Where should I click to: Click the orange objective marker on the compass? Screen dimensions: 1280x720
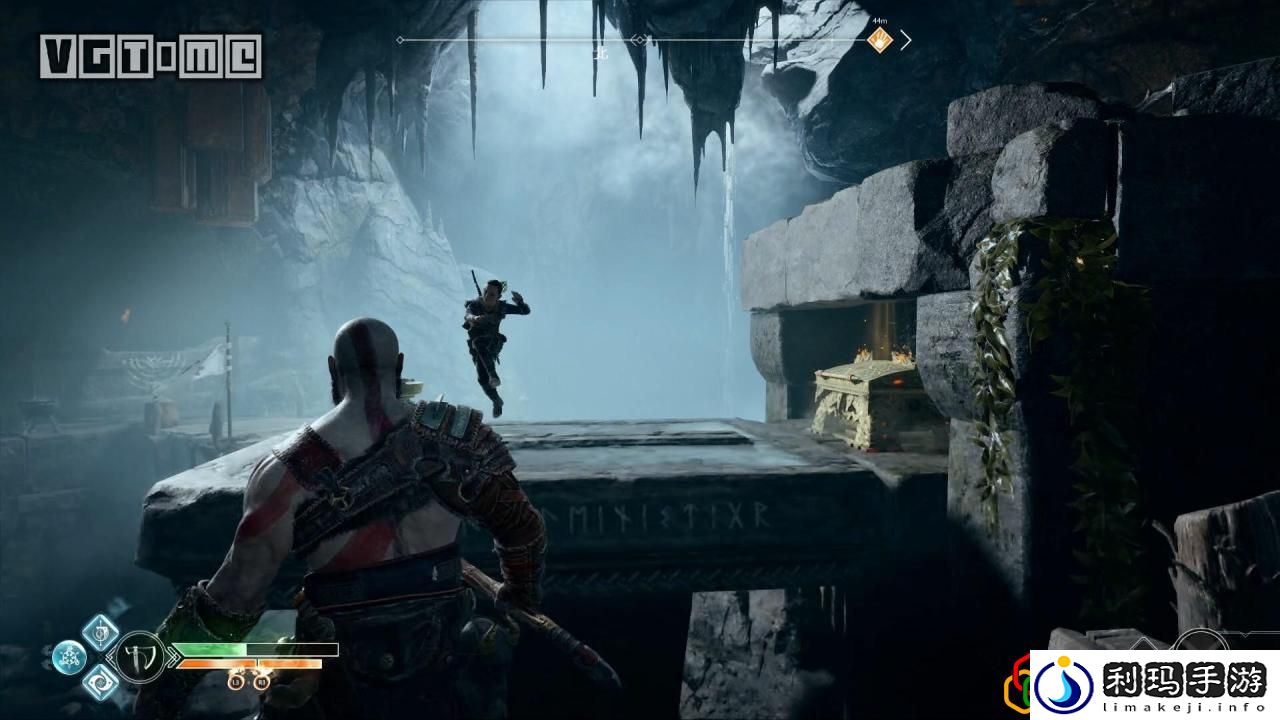click(x=879, y=41)
